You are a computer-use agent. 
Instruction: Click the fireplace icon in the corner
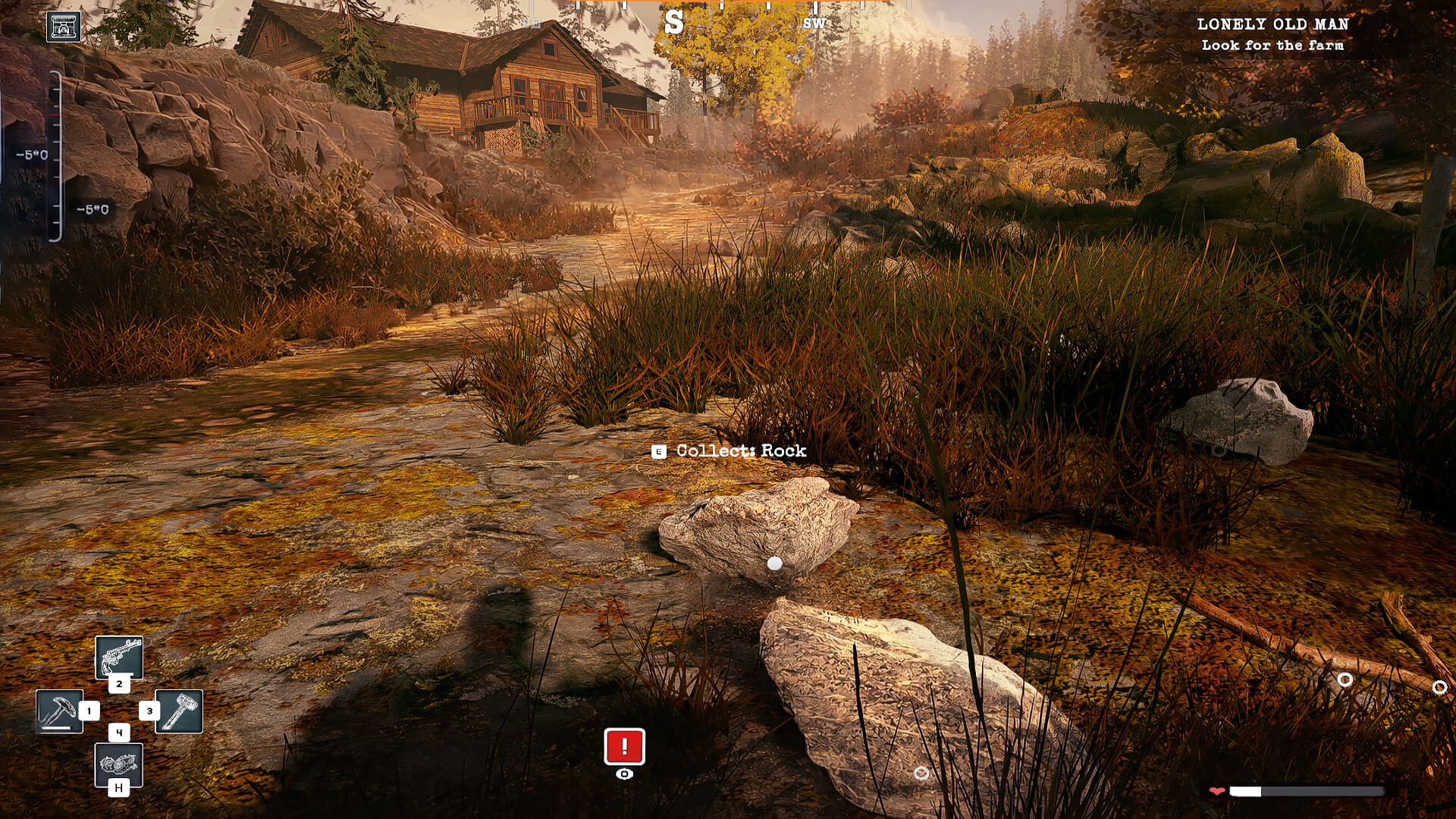click(64, 27)
